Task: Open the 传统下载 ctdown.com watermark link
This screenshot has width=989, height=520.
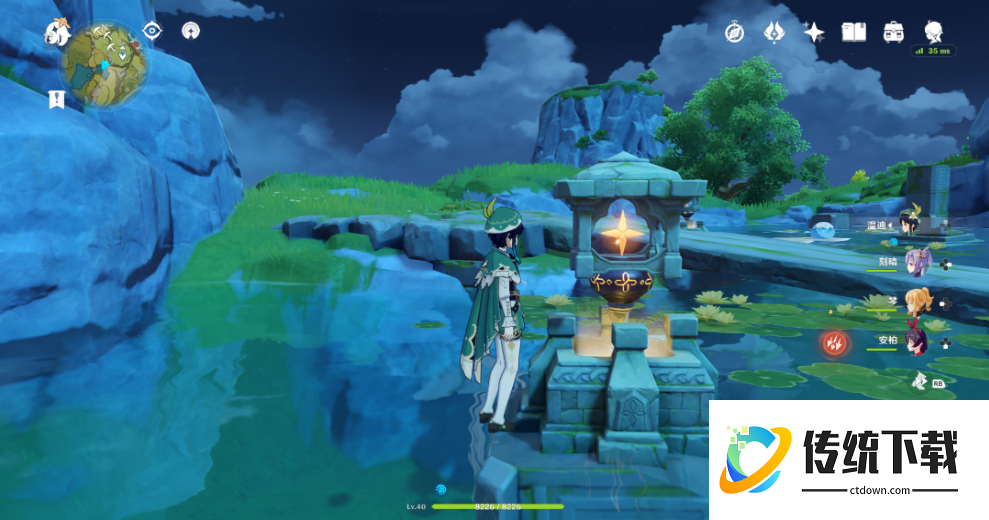Action: click(x=848, y=460)
